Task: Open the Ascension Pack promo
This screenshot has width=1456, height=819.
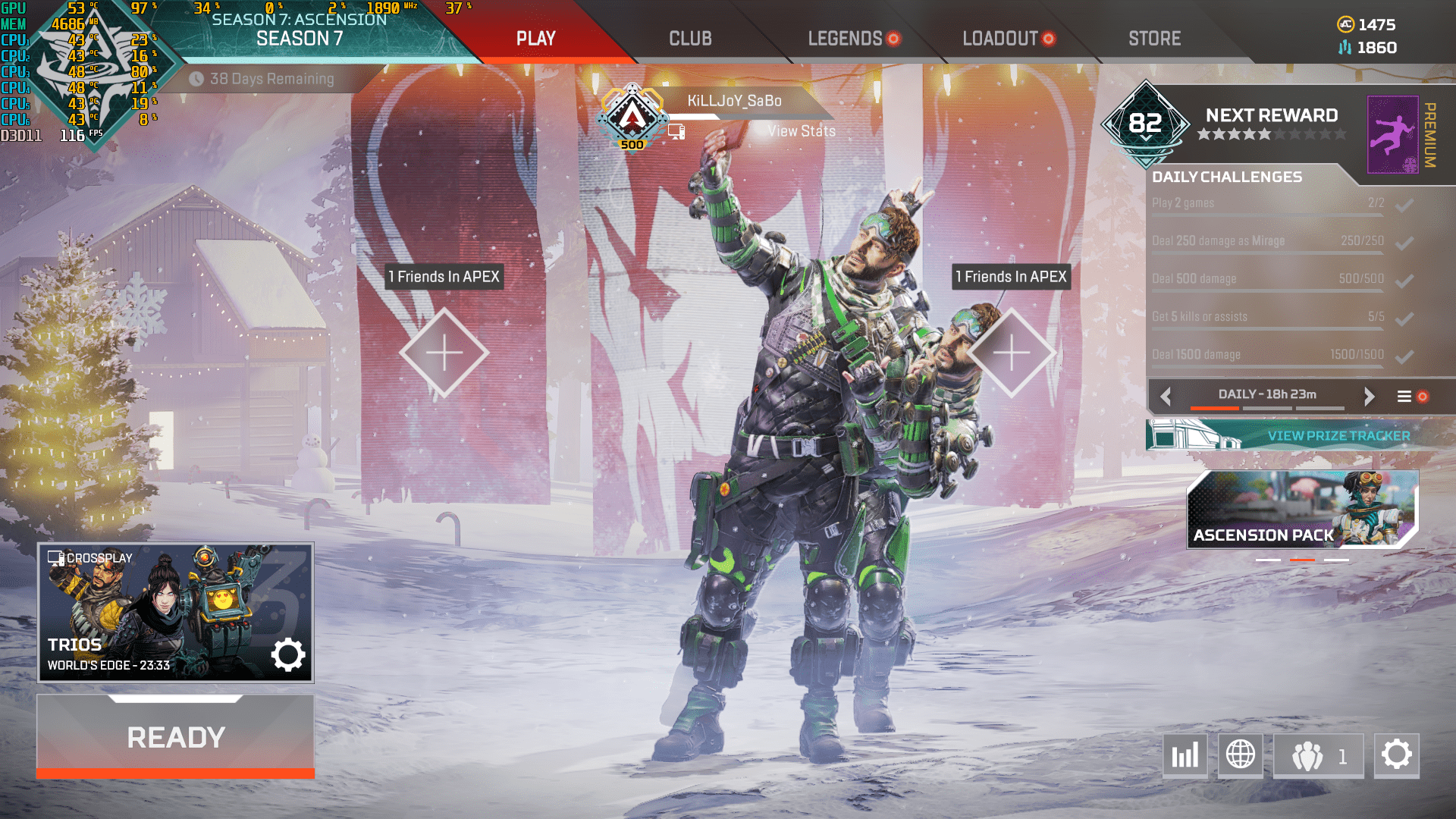Action: click(x=1302, y=510)
